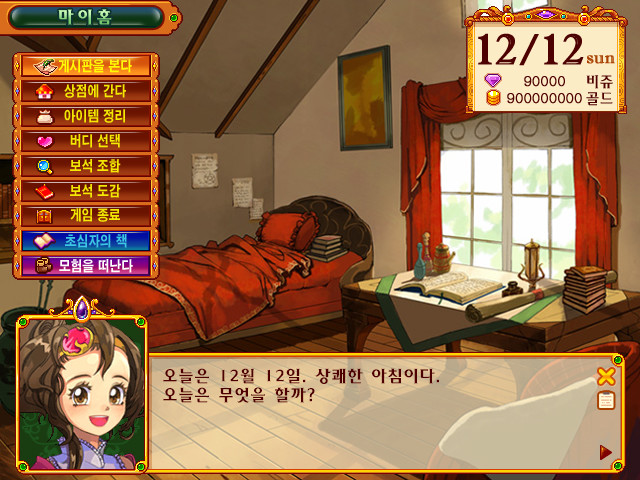Close the dialogue box with the X
This screenshot has width=640, height=480.
(x=605, y=377)
